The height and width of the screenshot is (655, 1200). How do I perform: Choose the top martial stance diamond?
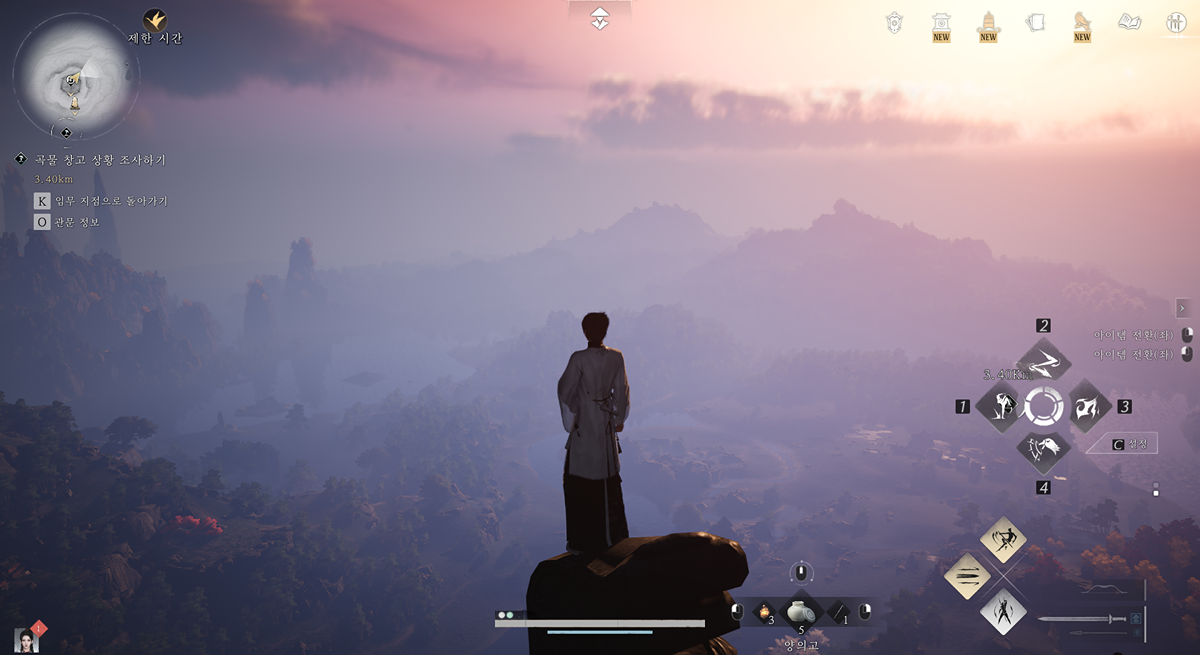pyautogui.click(x=1003, y=540)
